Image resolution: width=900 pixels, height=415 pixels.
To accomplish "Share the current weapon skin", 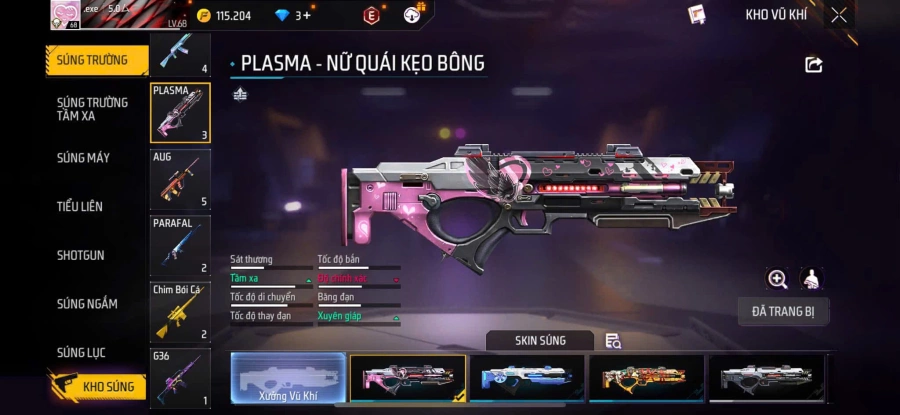I will coord(813,64).
